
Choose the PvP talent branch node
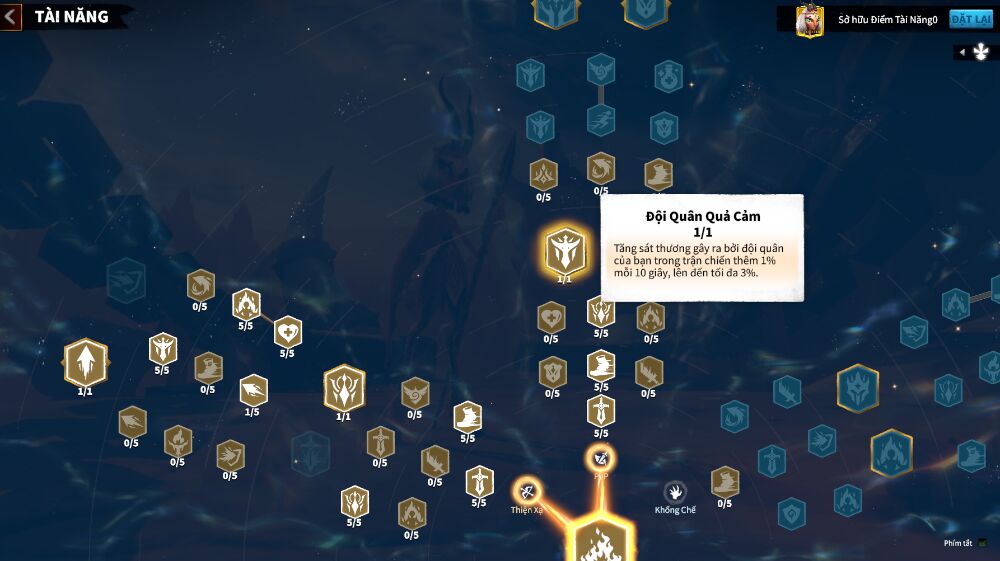600,459
